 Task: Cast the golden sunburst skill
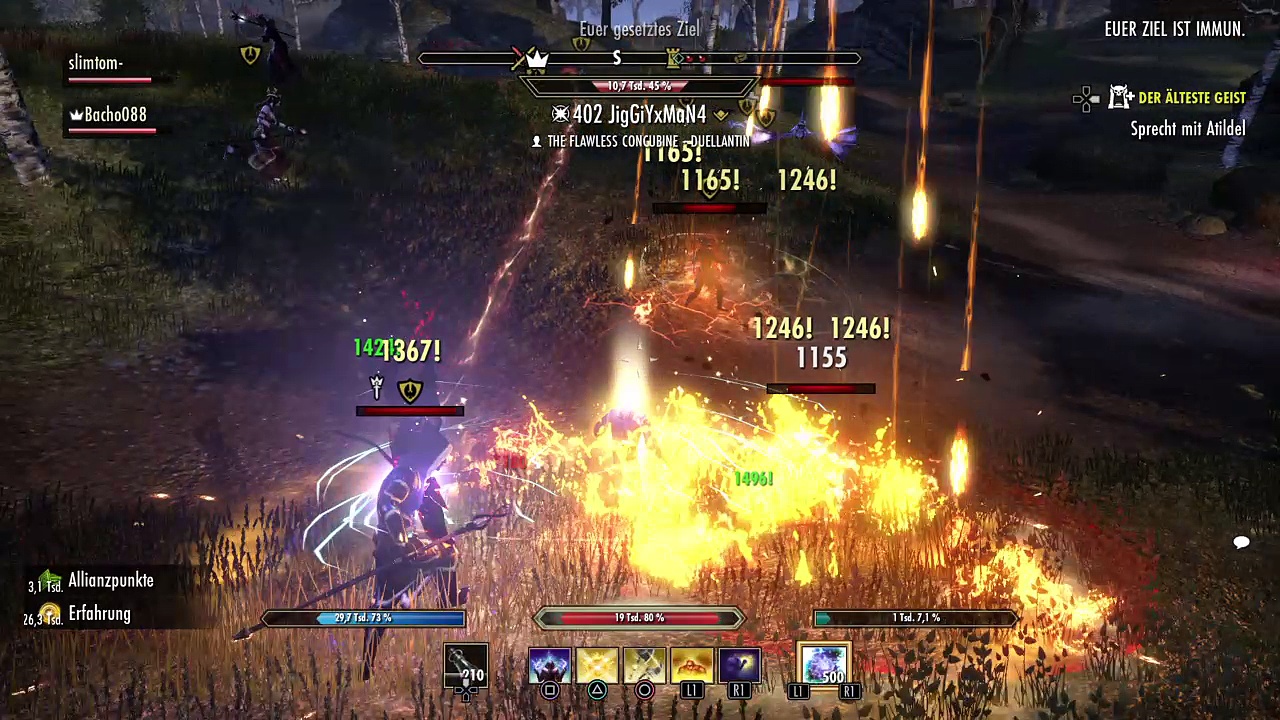tap(597, 666)
